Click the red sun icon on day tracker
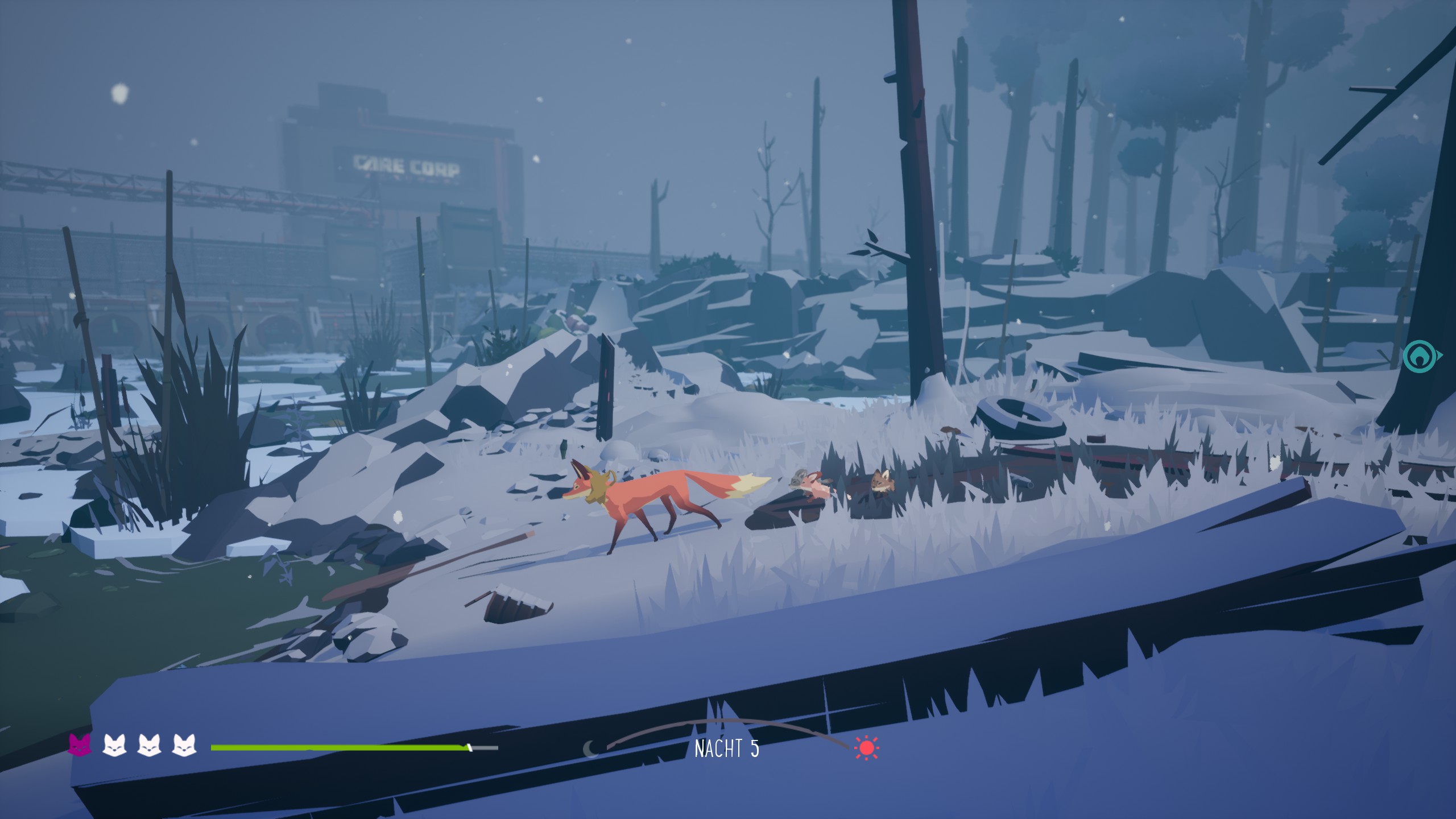1456x819 pixels. pyautogui.click(x=866, y=748)
